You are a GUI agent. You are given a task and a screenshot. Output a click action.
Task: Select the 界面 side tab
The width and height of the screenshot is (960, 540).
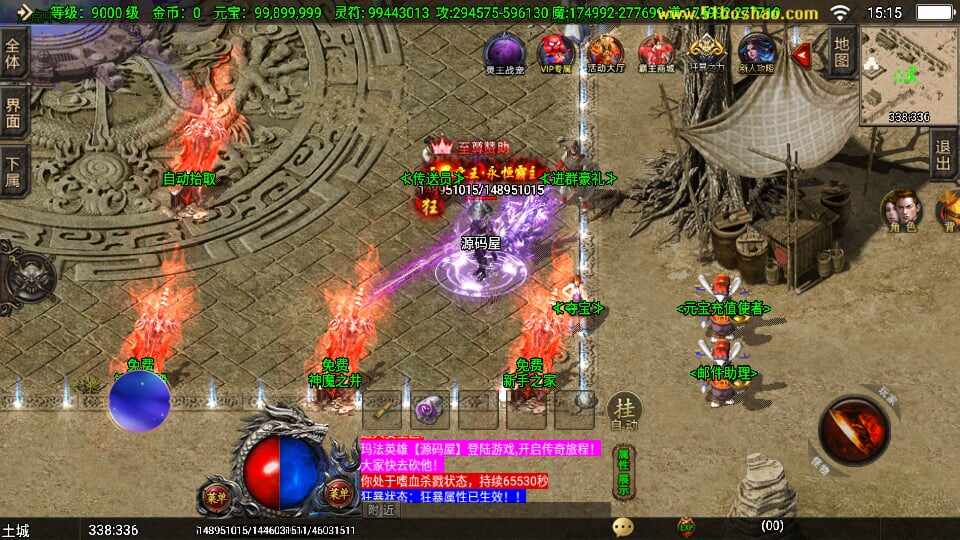[x=13, y=112]
